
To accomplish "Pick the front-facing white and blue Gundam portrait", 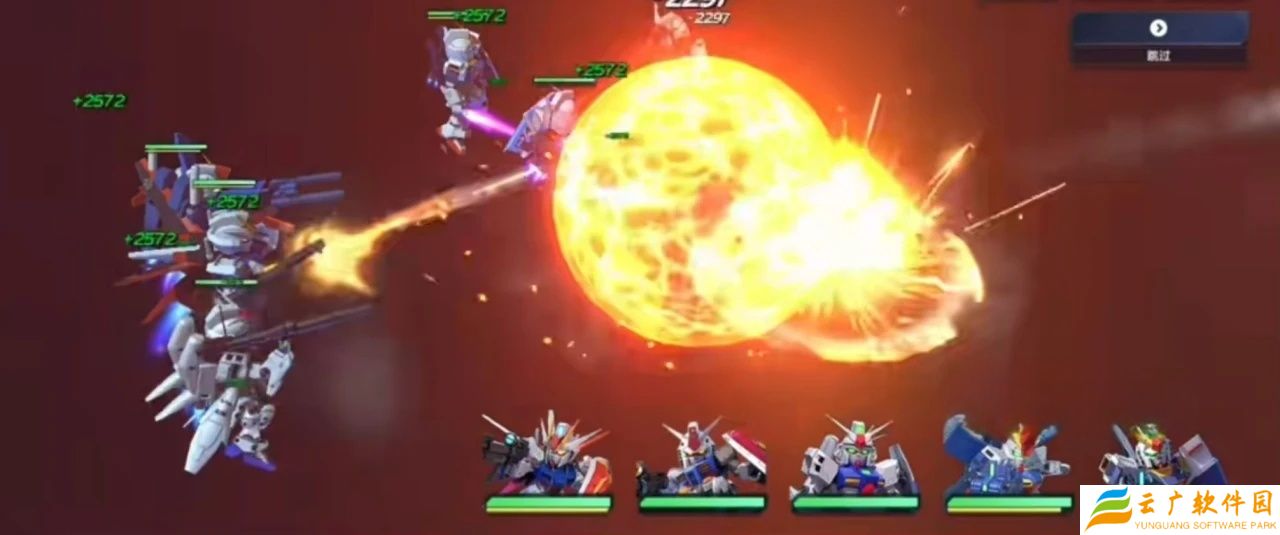I will click(854, 458).
